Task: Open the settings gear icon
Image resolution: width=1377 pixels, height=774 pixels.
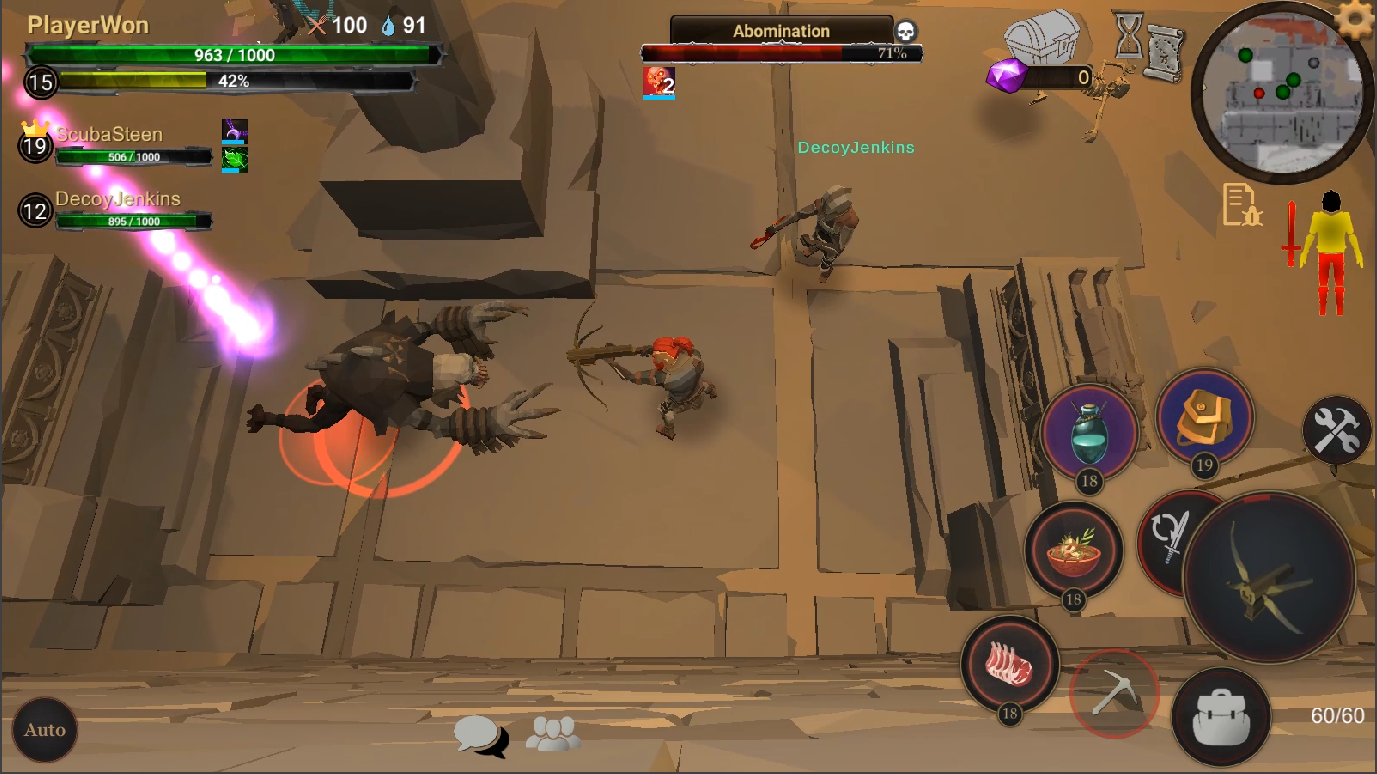Action: tap(1355, 19)
